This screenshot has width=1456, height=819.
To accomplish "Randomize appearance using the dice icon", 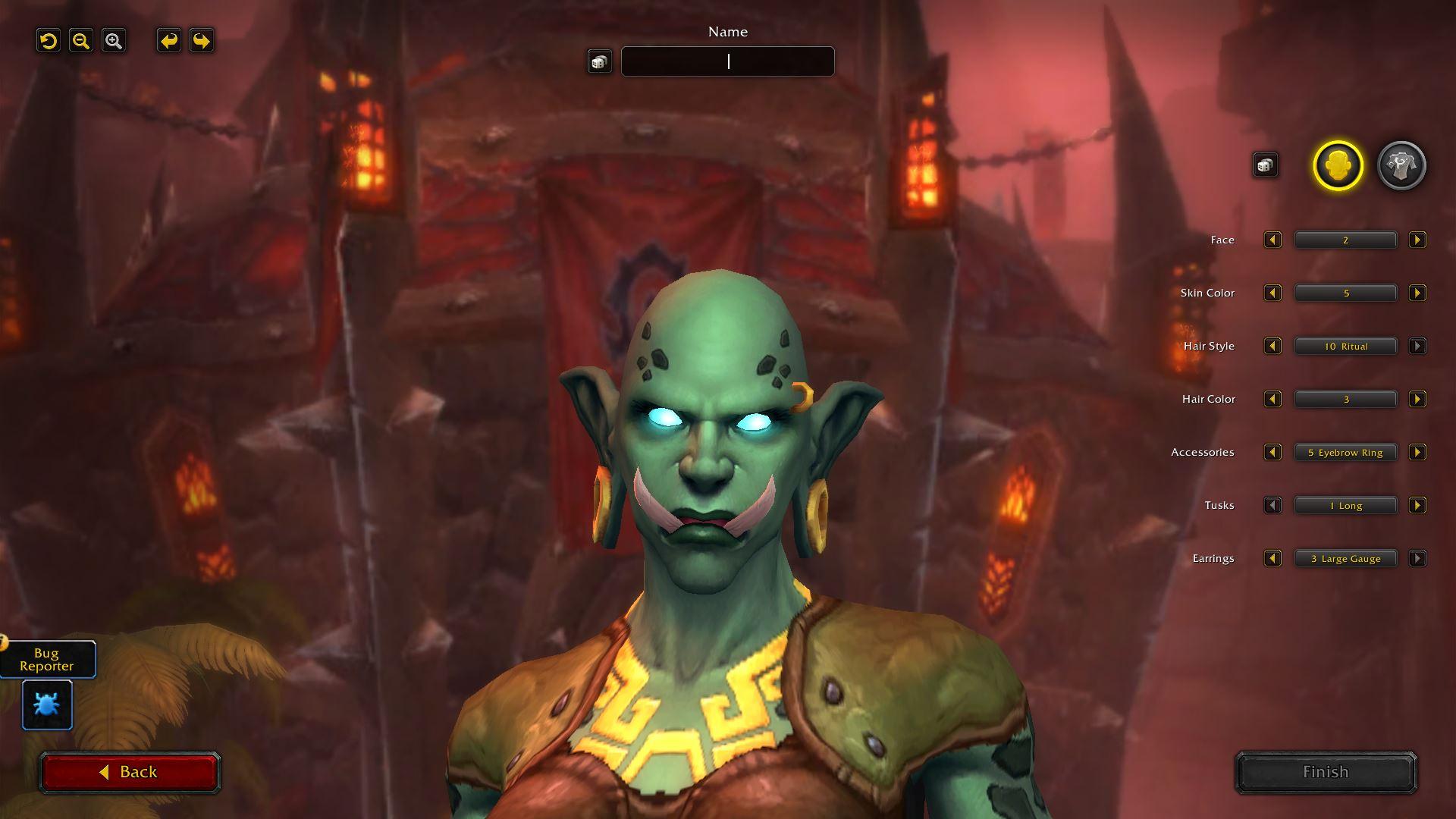I will [1265, 164].
